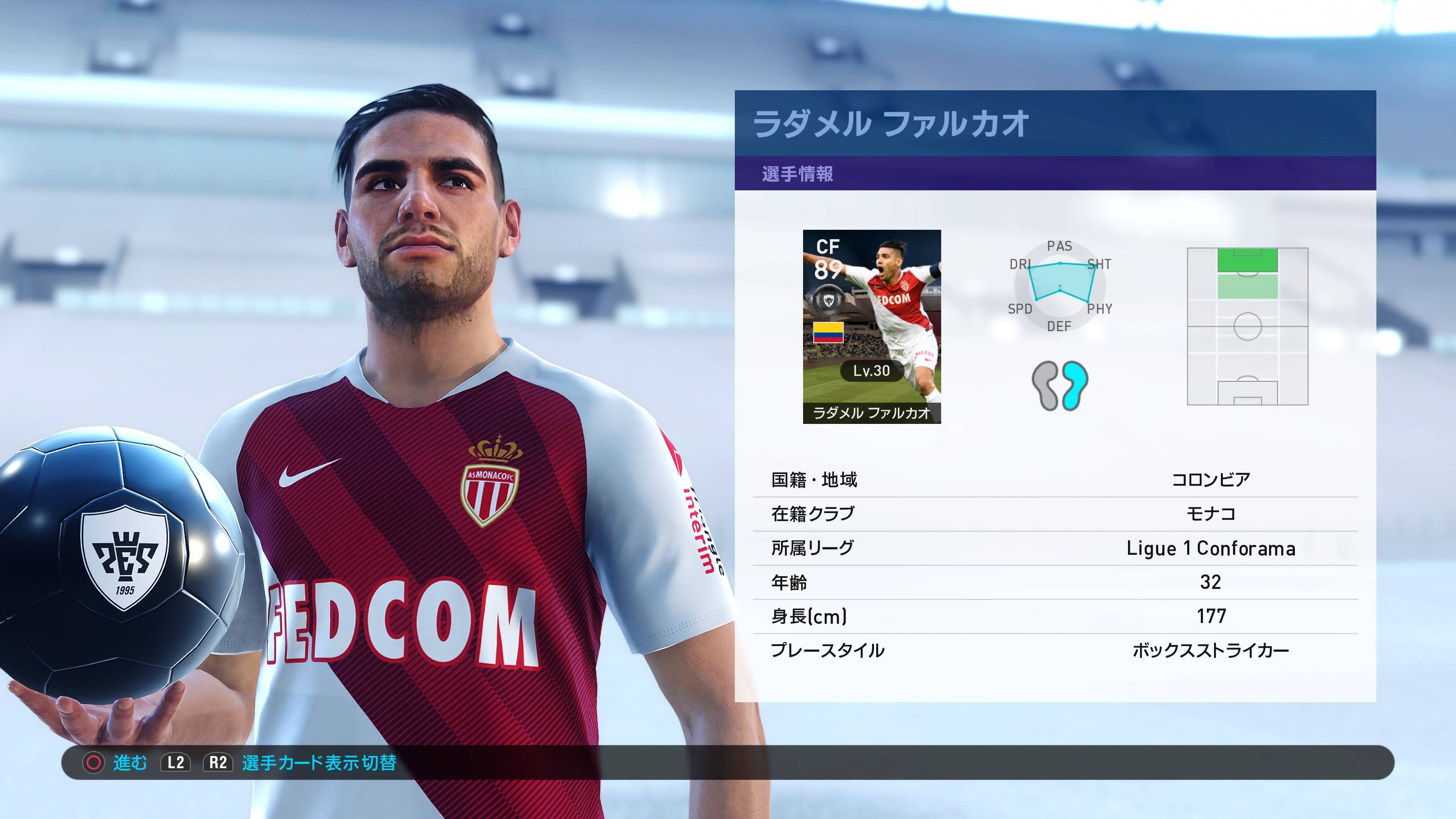Select the 在籍クラブ モナコ row
Image resolution: width=1456 pixels, height=819 pixels.
1055,514
